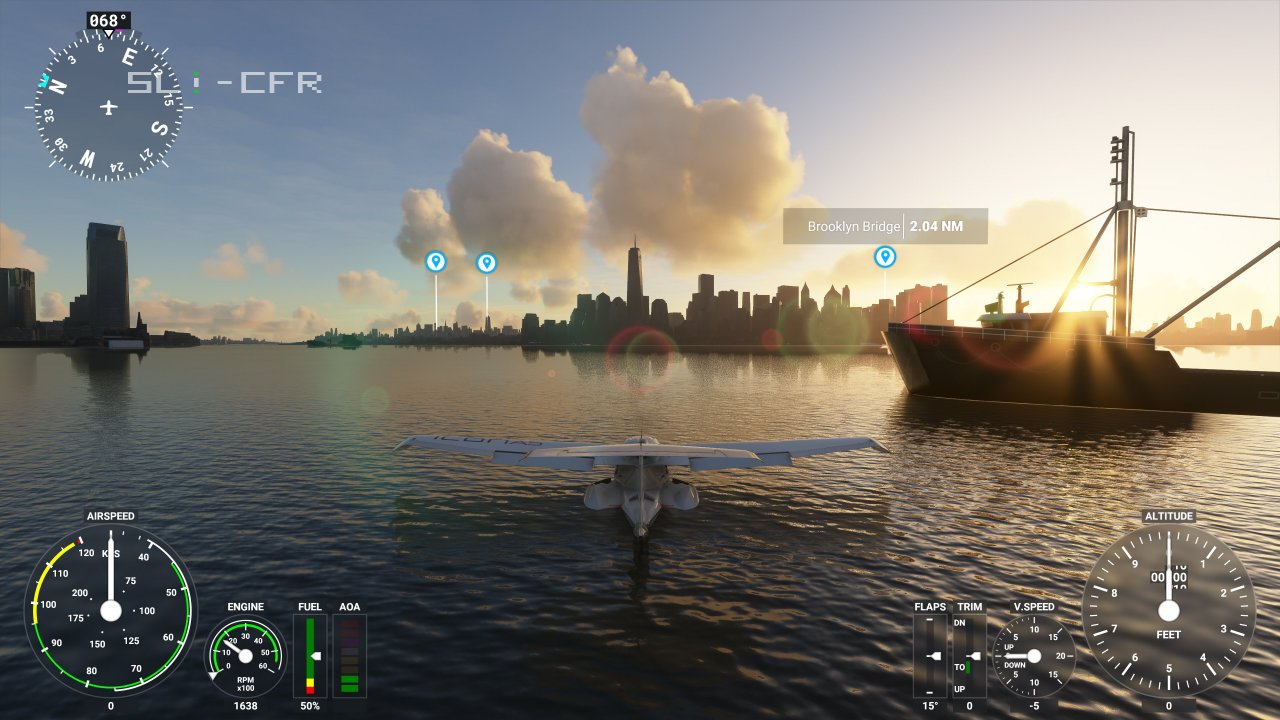Select the Altitude gauge
1280x720 pixels.
(1168, 610)
